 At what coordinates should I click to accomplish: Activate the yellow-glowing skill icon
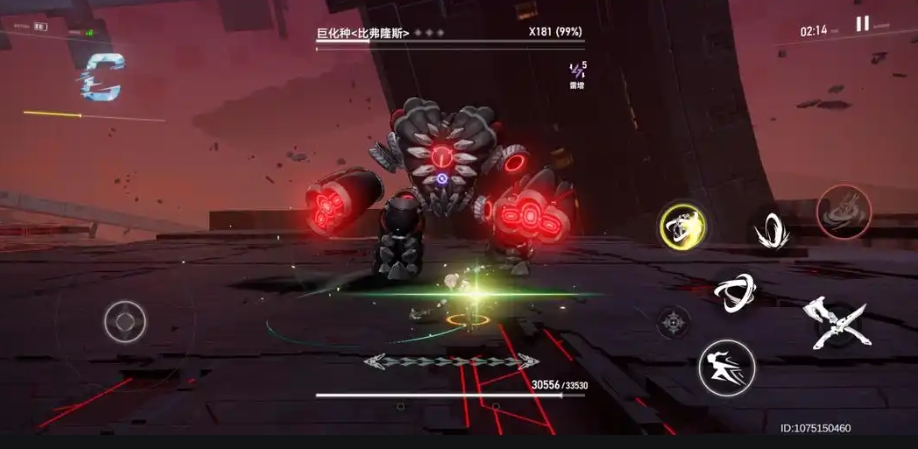pos(683,227)
